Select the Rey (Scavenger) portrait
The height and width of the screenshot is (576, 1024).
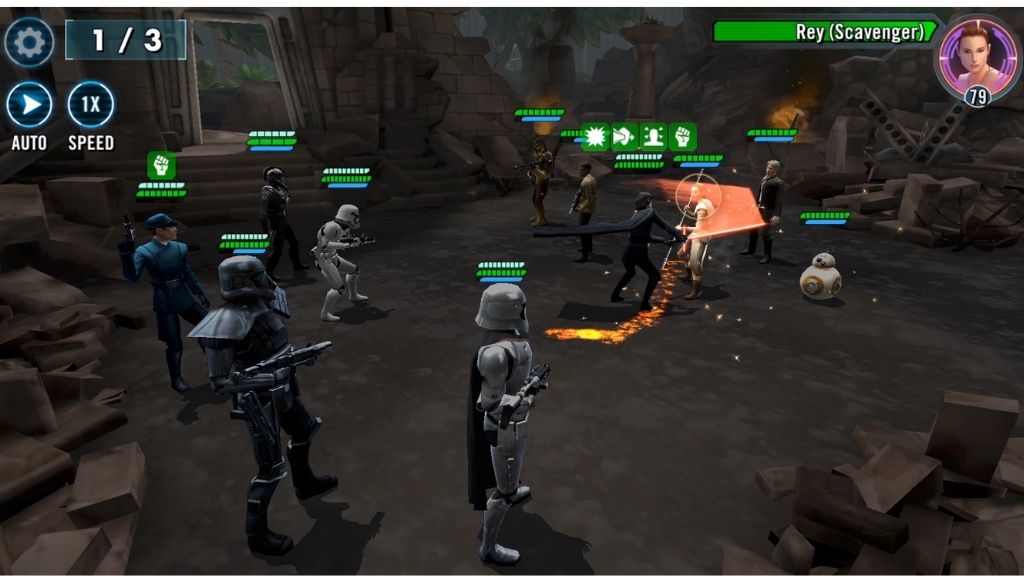pyautogui.click(x=976, y=55)
